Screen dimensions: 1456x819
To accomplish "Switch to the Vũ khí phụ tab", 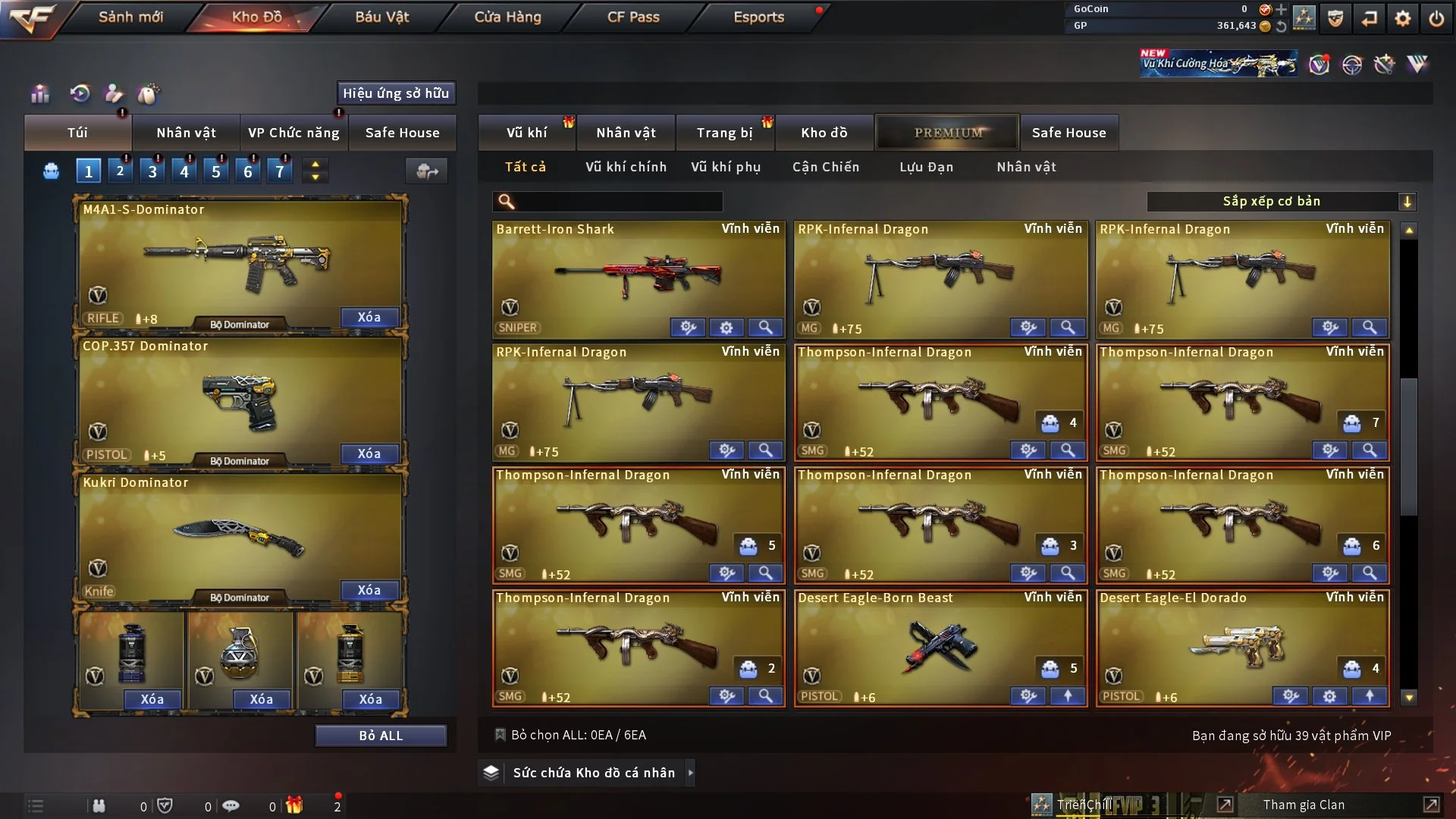I will click(x=725, y=166).
